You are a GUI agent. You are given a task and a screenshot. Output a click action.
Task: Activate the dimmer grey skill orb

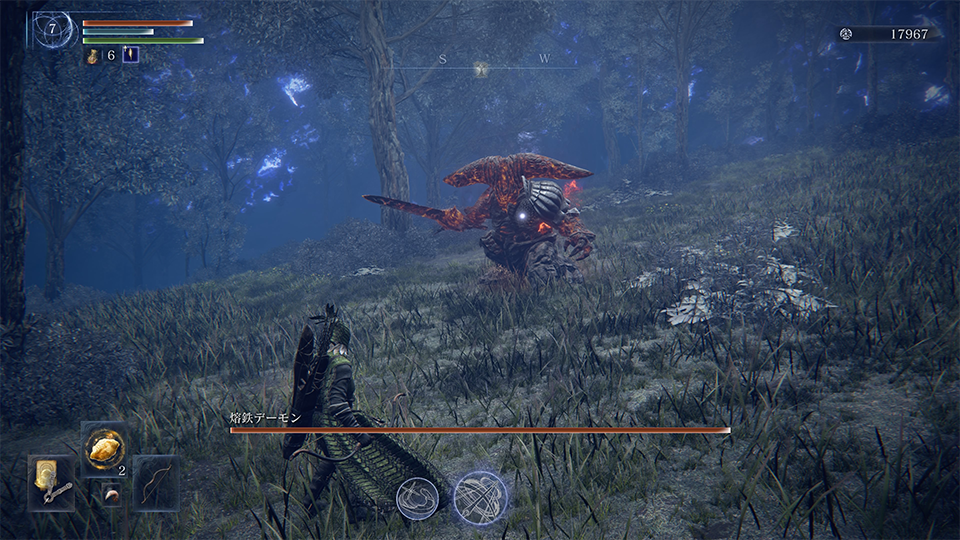[417, 498]
